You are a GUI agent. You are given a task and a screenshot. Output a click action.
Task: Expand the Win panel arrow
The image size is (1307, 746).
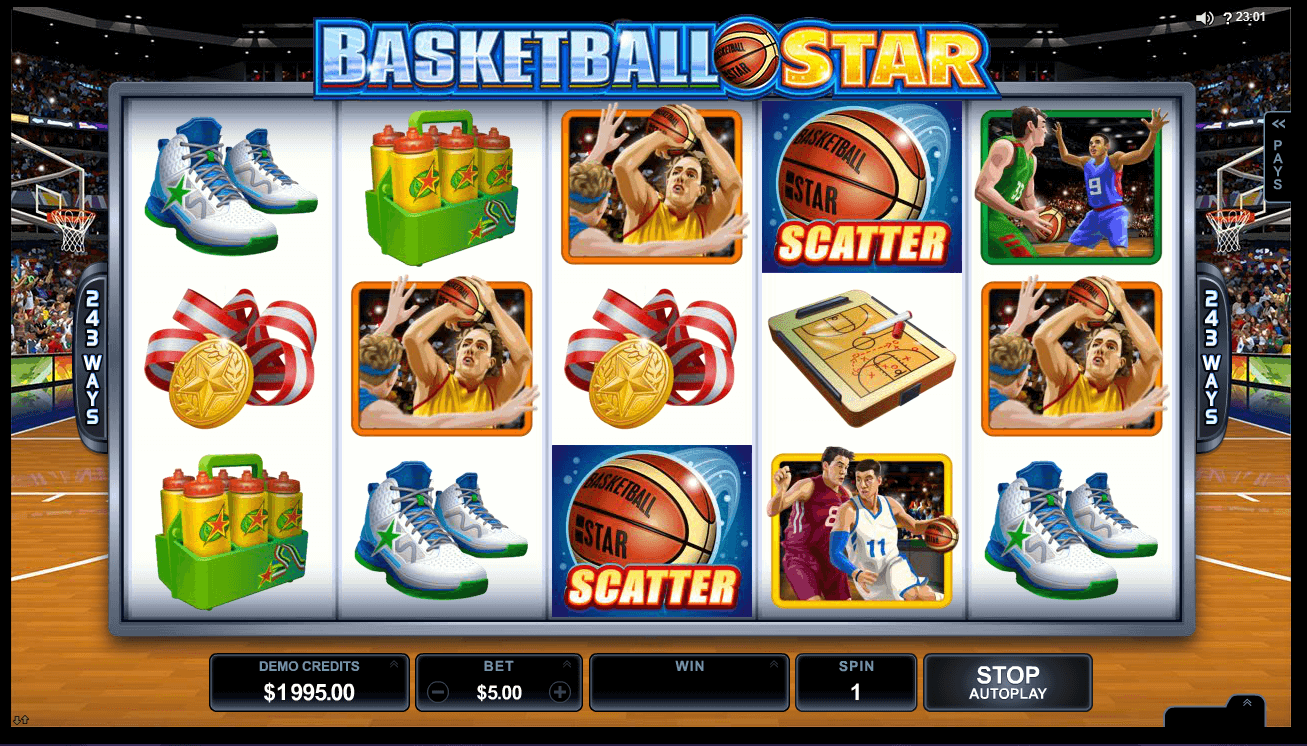[774, 664]
